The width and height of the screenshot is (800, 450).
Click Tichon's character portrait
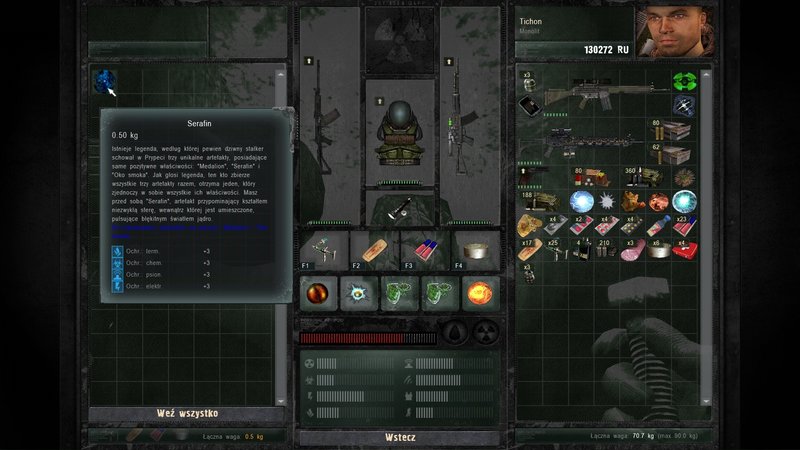pos(673,32)
